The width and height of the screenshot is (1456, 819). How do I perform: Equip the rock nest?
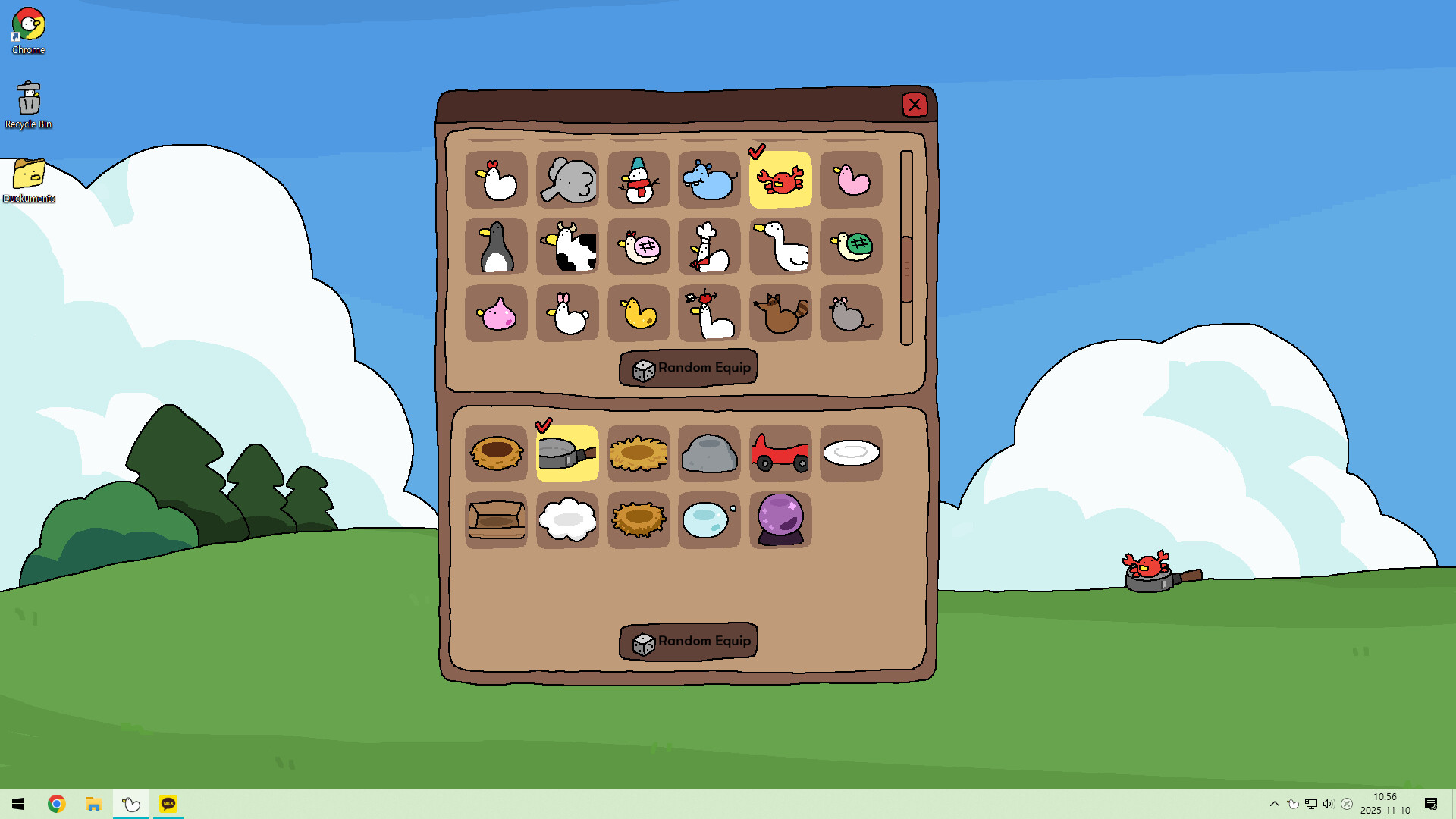(x=708, y=453)
